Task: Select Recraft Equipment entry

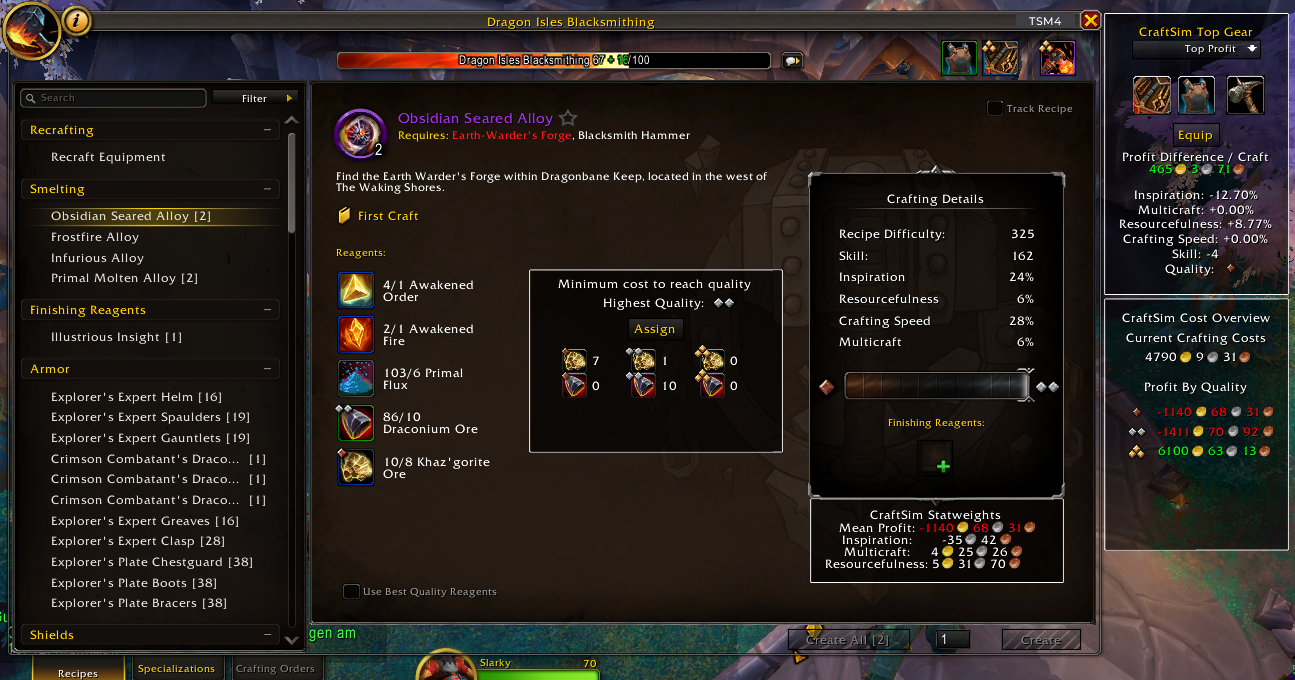Action: (108, 157)
